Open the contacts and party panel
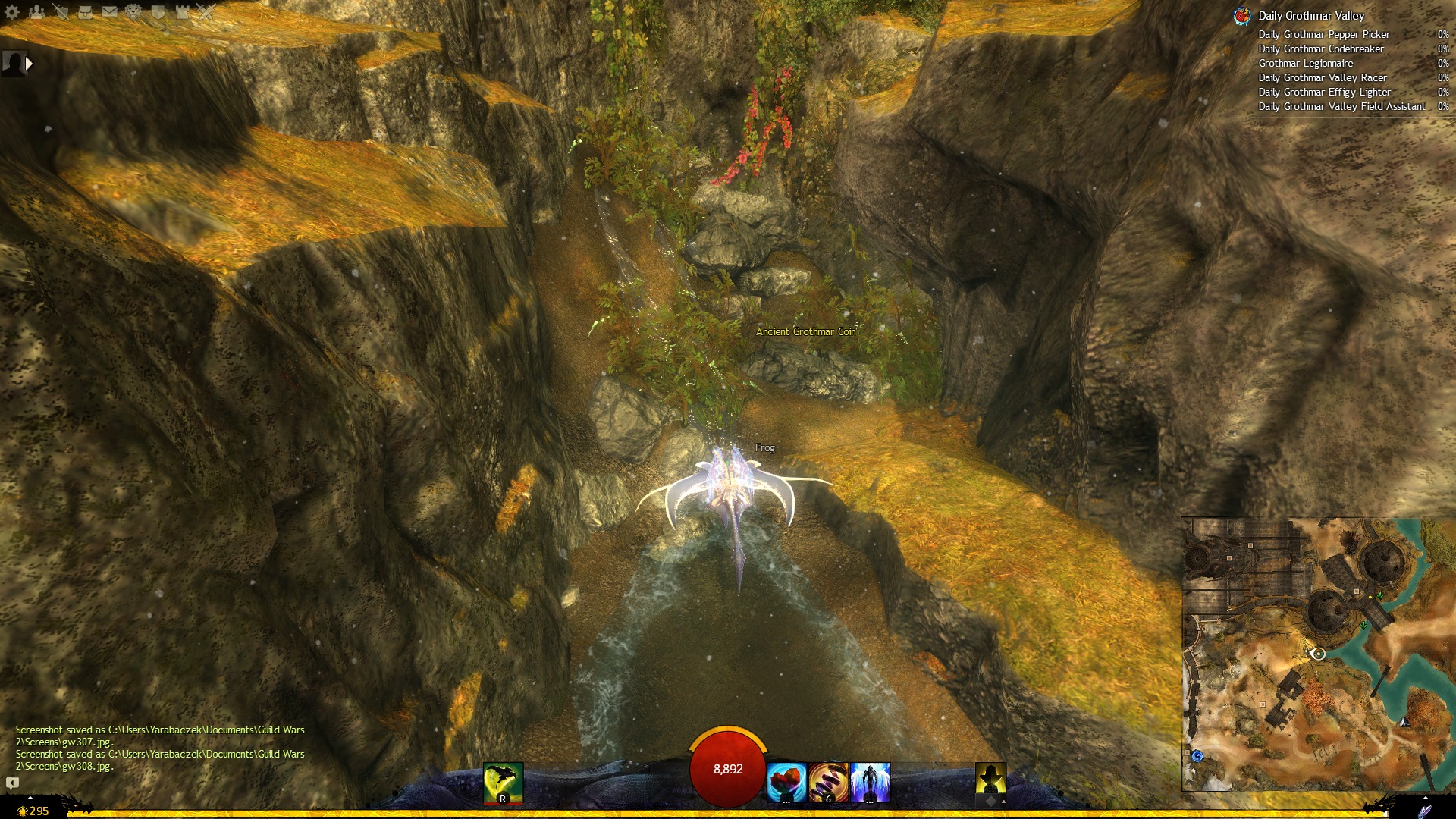Image resolution: width=1456 pixels, height=819 pixels. pyautogui.click(x=36, y=11)
